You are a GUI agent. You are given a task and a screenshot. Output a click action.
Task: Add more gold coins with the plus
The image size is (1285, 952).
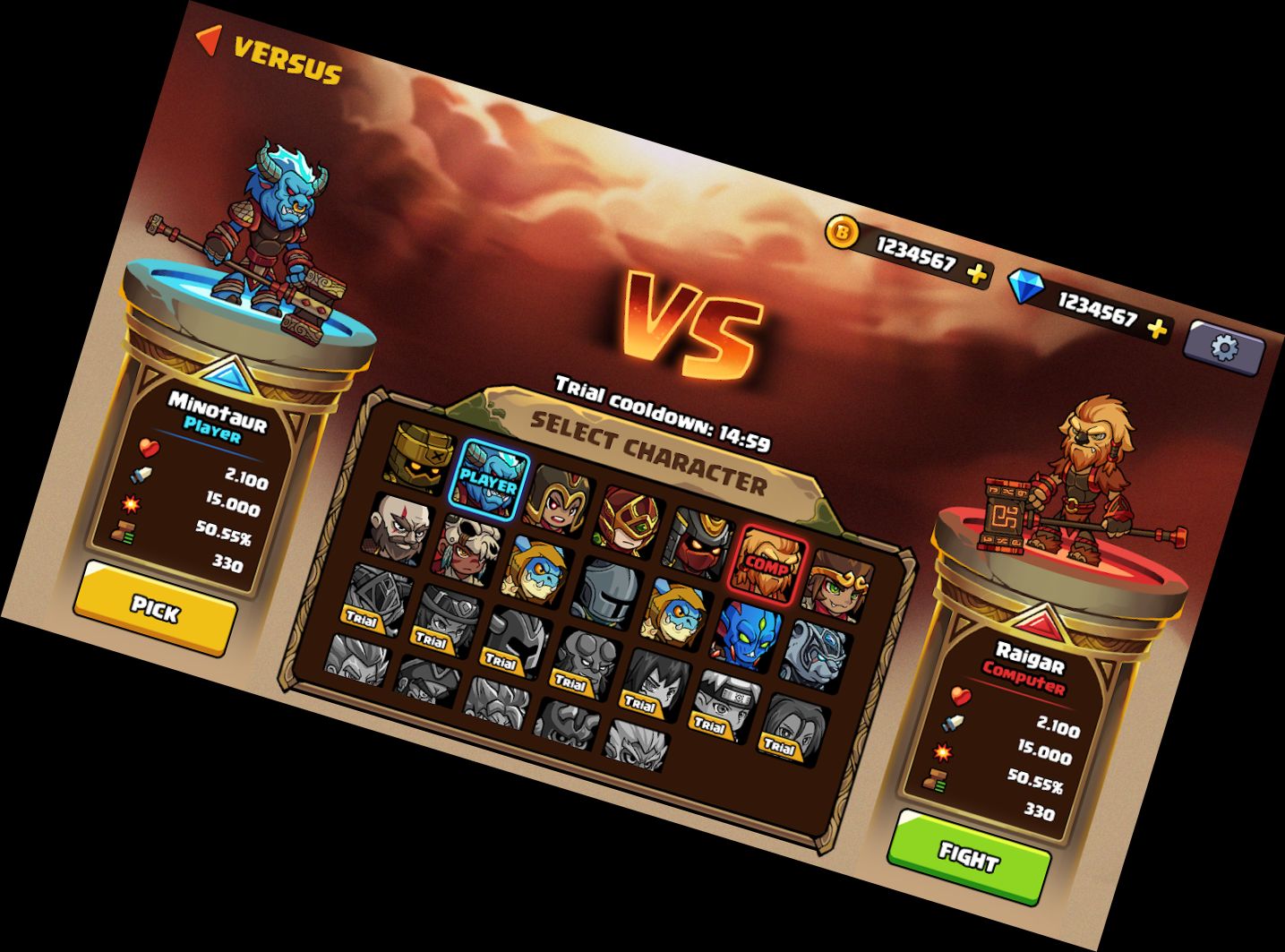(977, 273)
